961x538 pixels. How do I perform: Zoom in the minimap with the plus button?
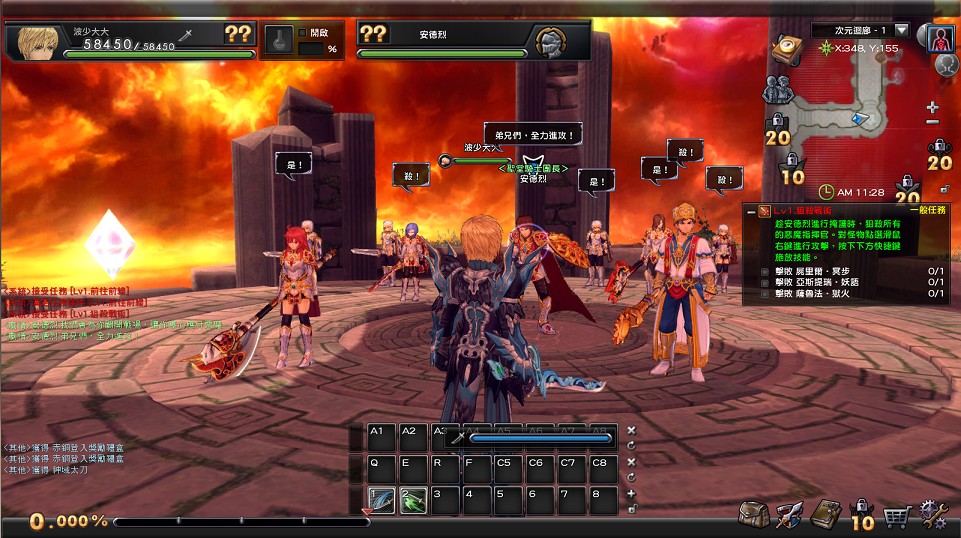933,107
